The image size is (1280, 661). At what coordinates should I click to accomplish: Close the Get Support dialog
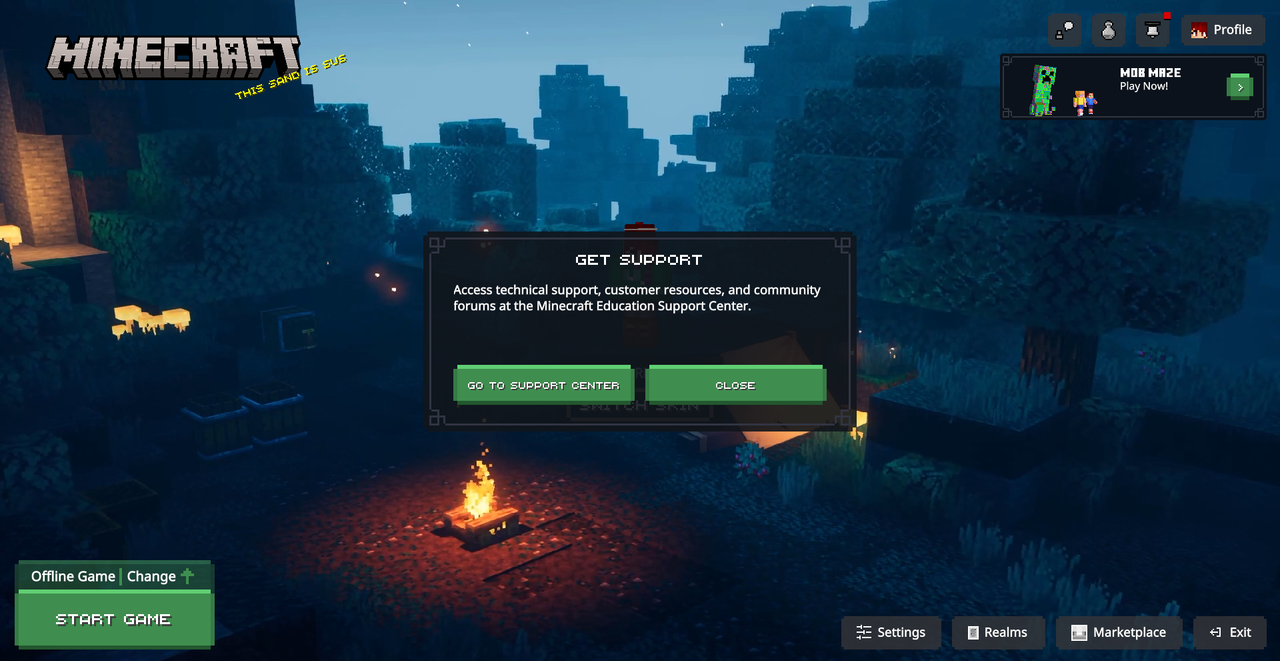point(735,385)
